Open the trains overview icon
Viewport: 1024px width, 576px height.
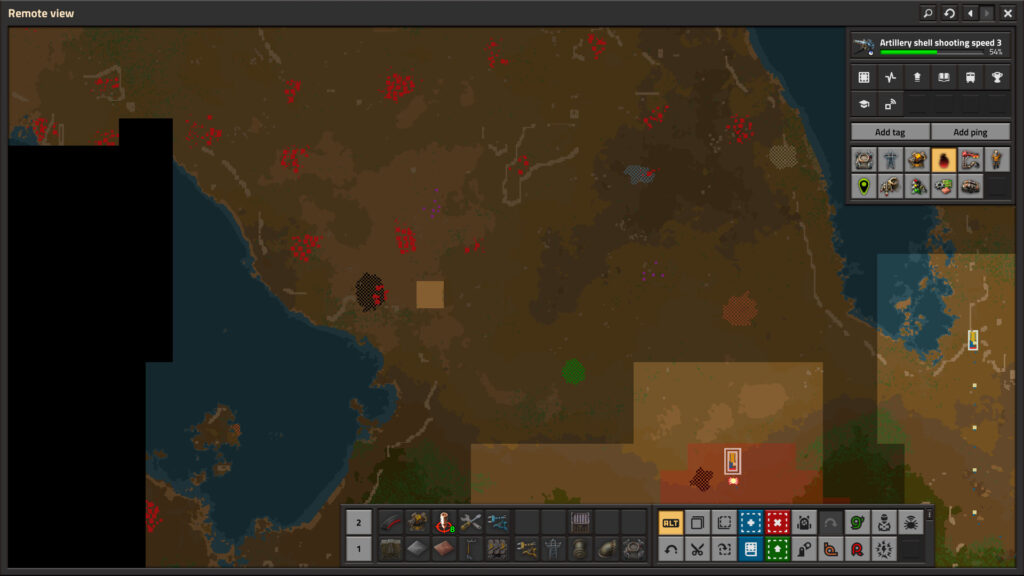tap(970, 77)
